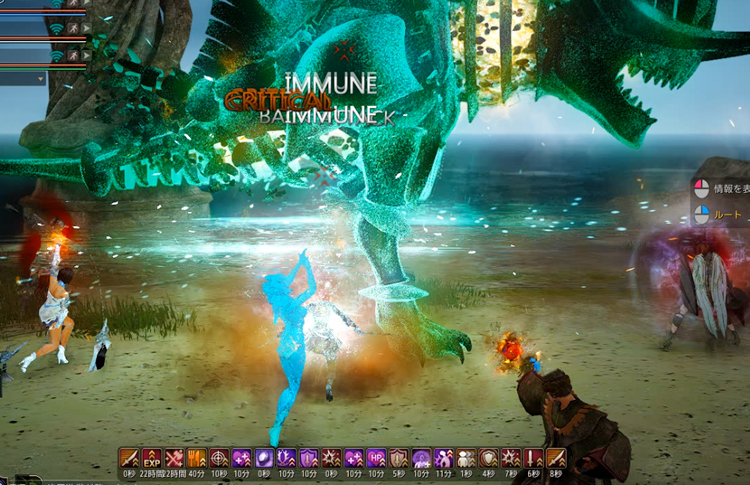
Task: Select the crosshair target buff icon
Action: pyautogui.click(x=219, y=458)
